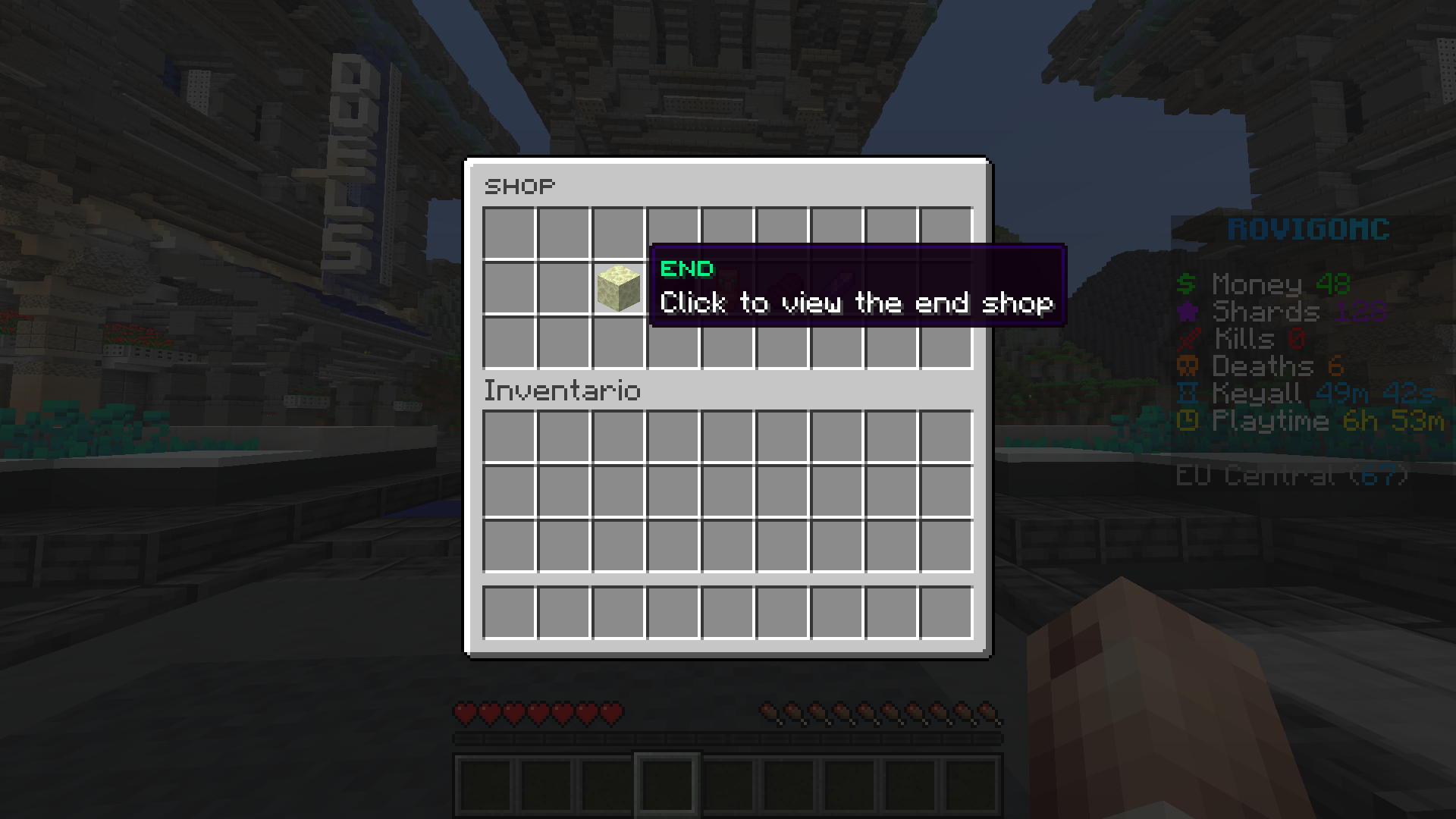
Task: Select the SHOP title header
Action: (519, 186)
